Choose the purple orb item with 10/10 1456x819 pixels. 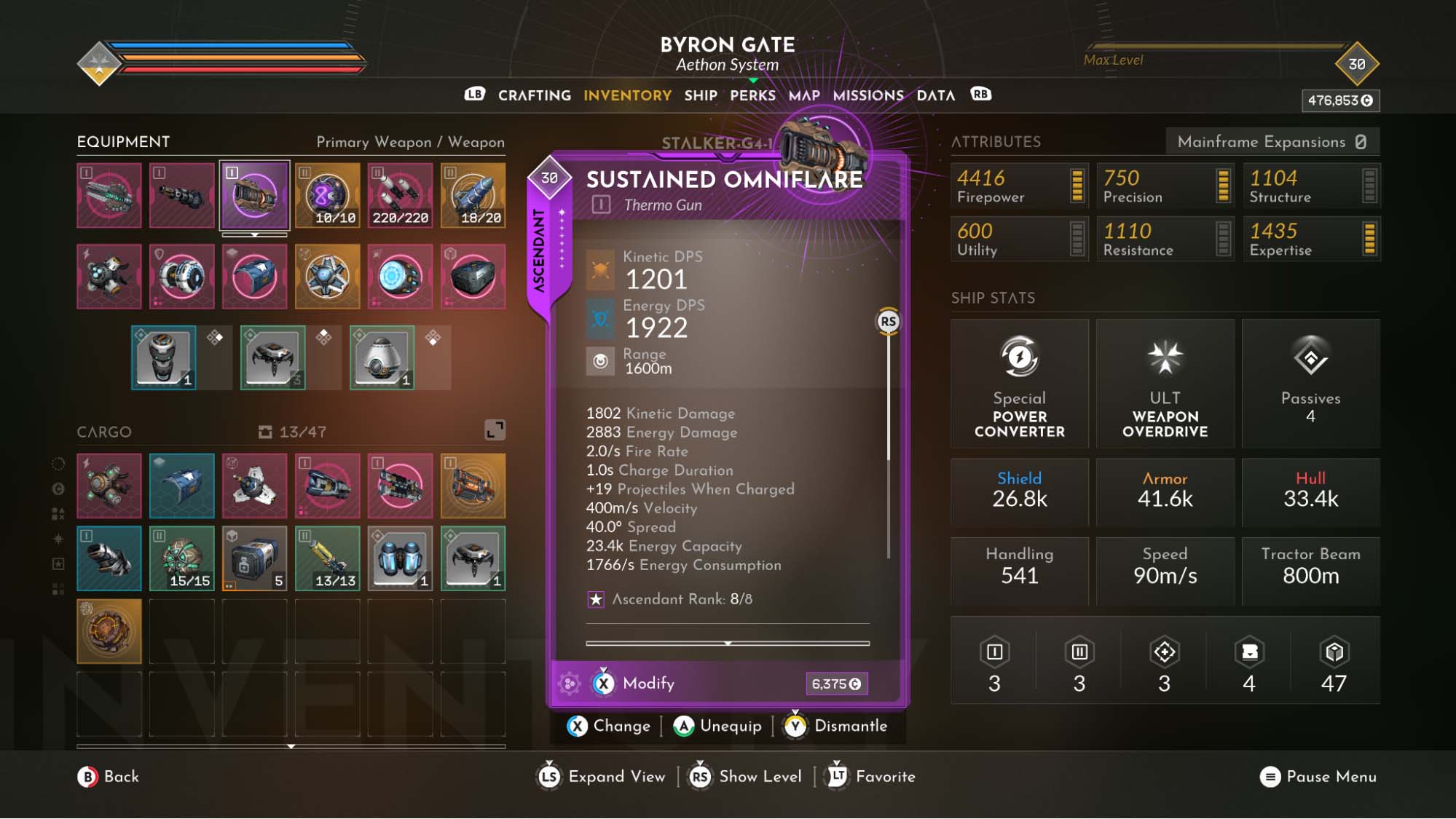click(x=327, y=195)
